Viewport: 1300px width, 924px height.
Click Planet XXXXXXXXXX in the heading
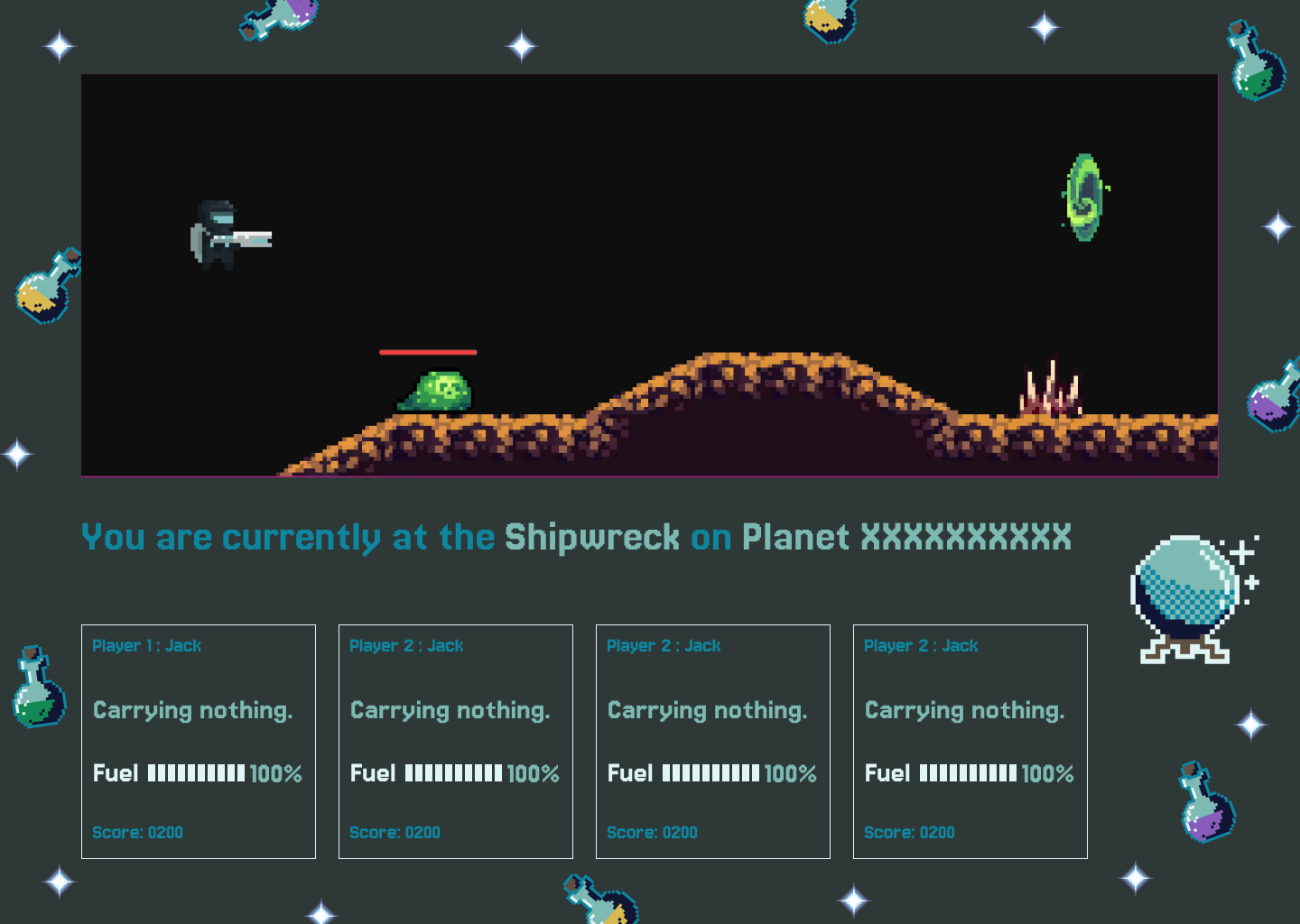coord(905,537)
